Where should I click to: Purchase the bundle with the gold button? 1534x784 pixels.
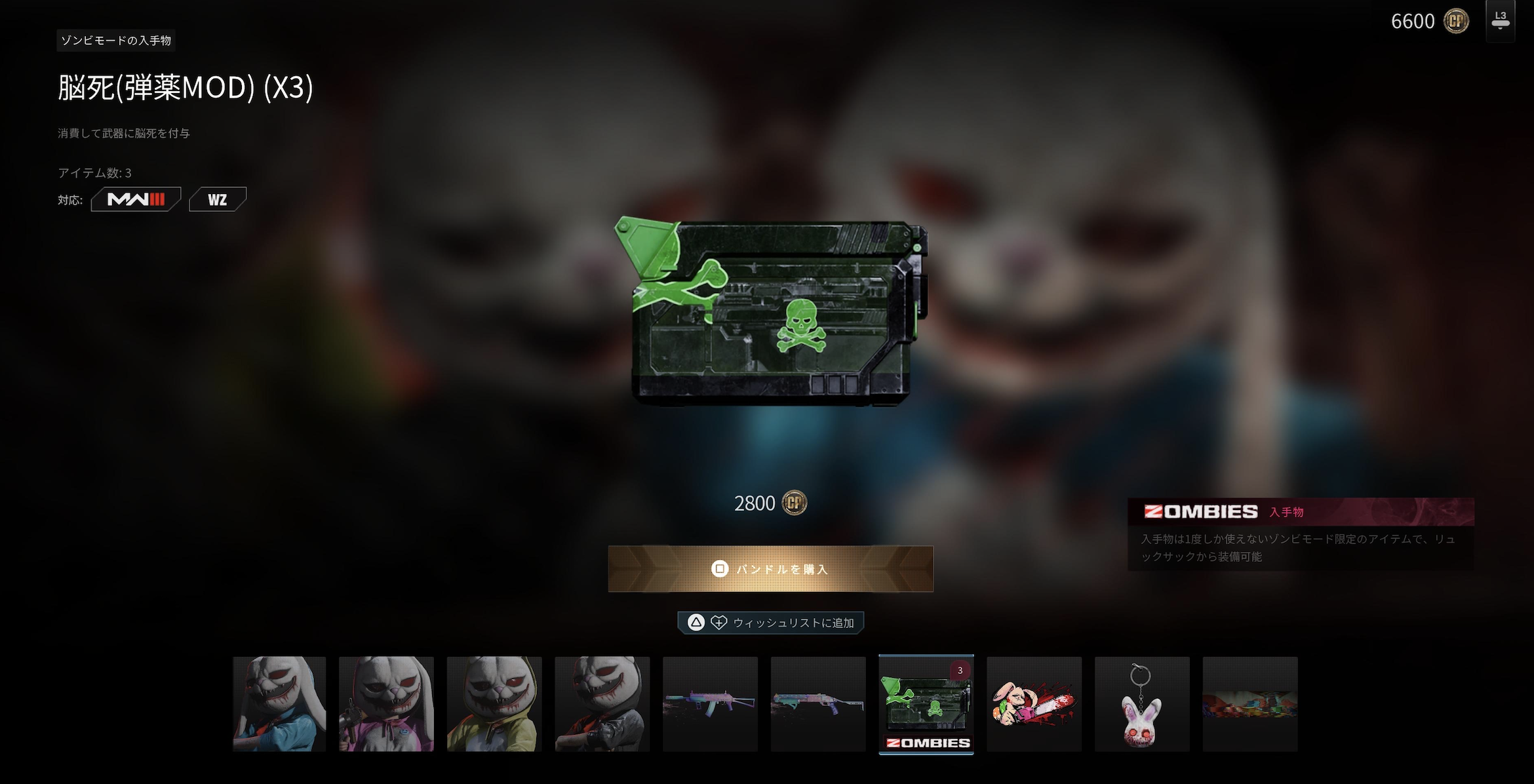770,568
